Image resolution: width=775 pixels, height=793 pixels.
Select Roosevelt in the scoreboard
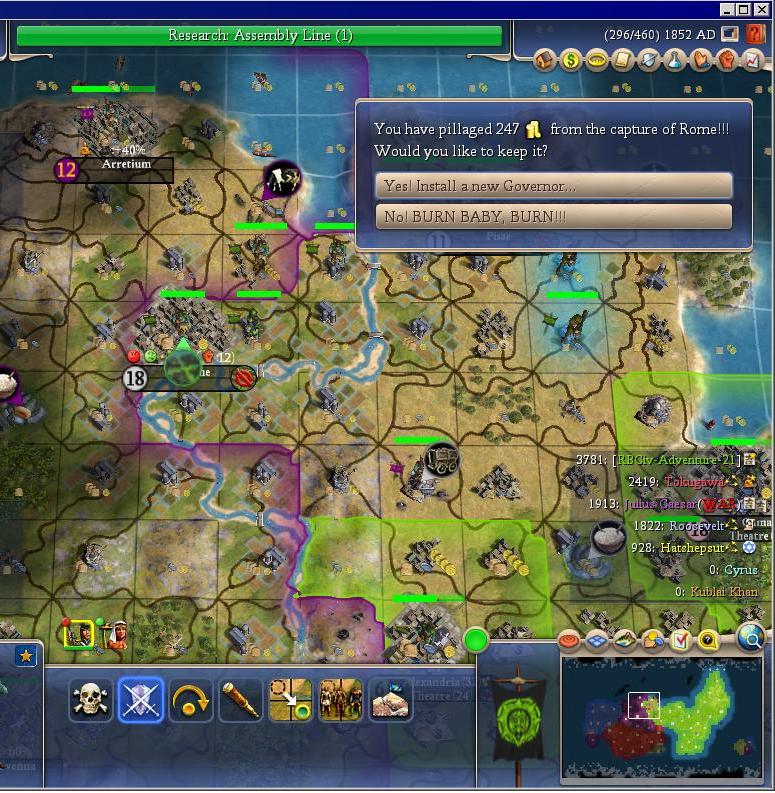point(694,526)
